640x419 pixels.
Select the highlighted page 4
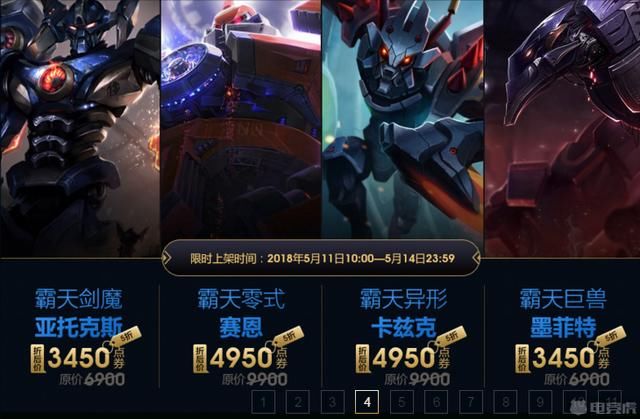pos(367,402)
